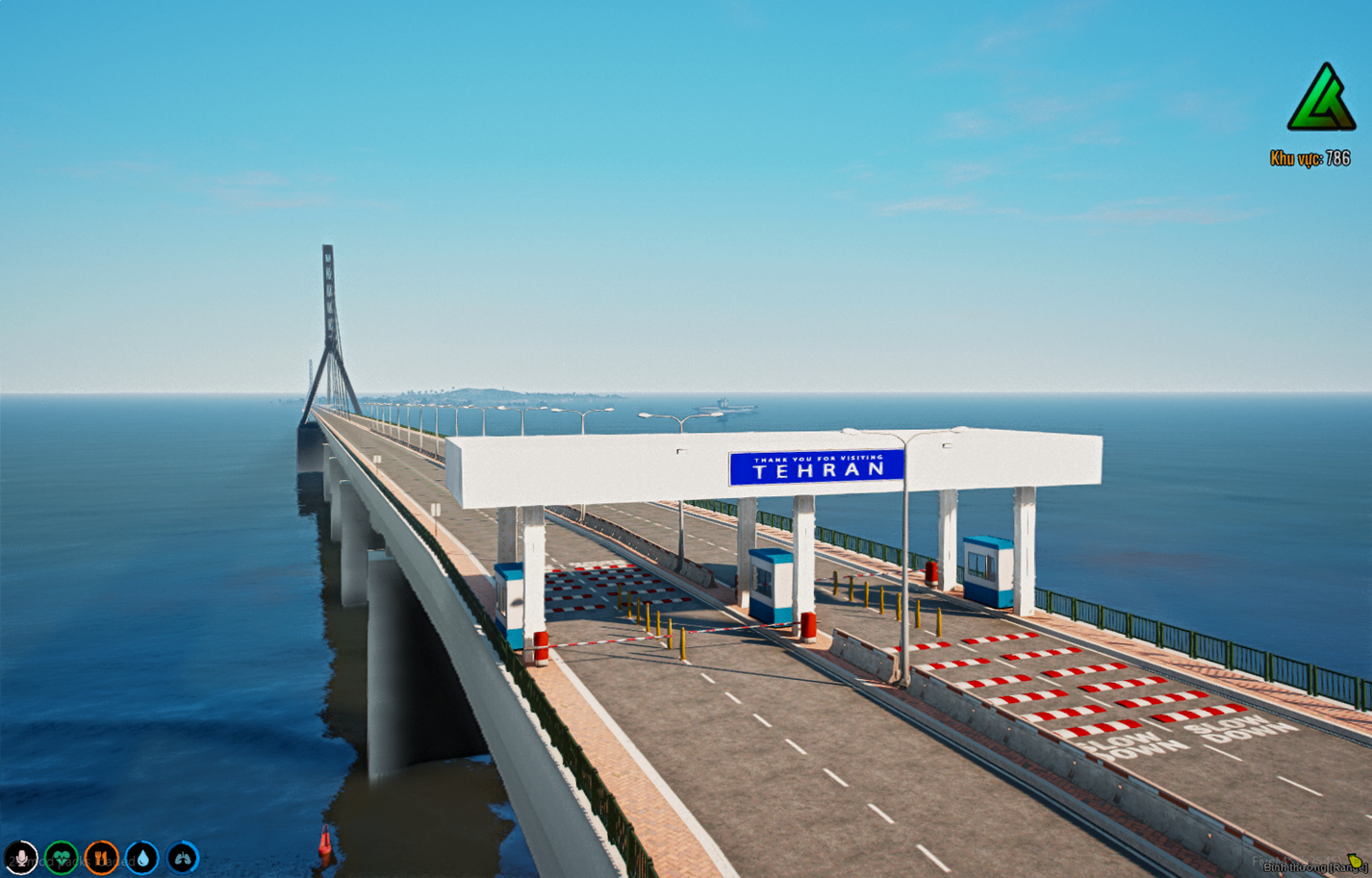1372x878 pixels.
Task: Click the health heart status icon
Action: point(62,857)
